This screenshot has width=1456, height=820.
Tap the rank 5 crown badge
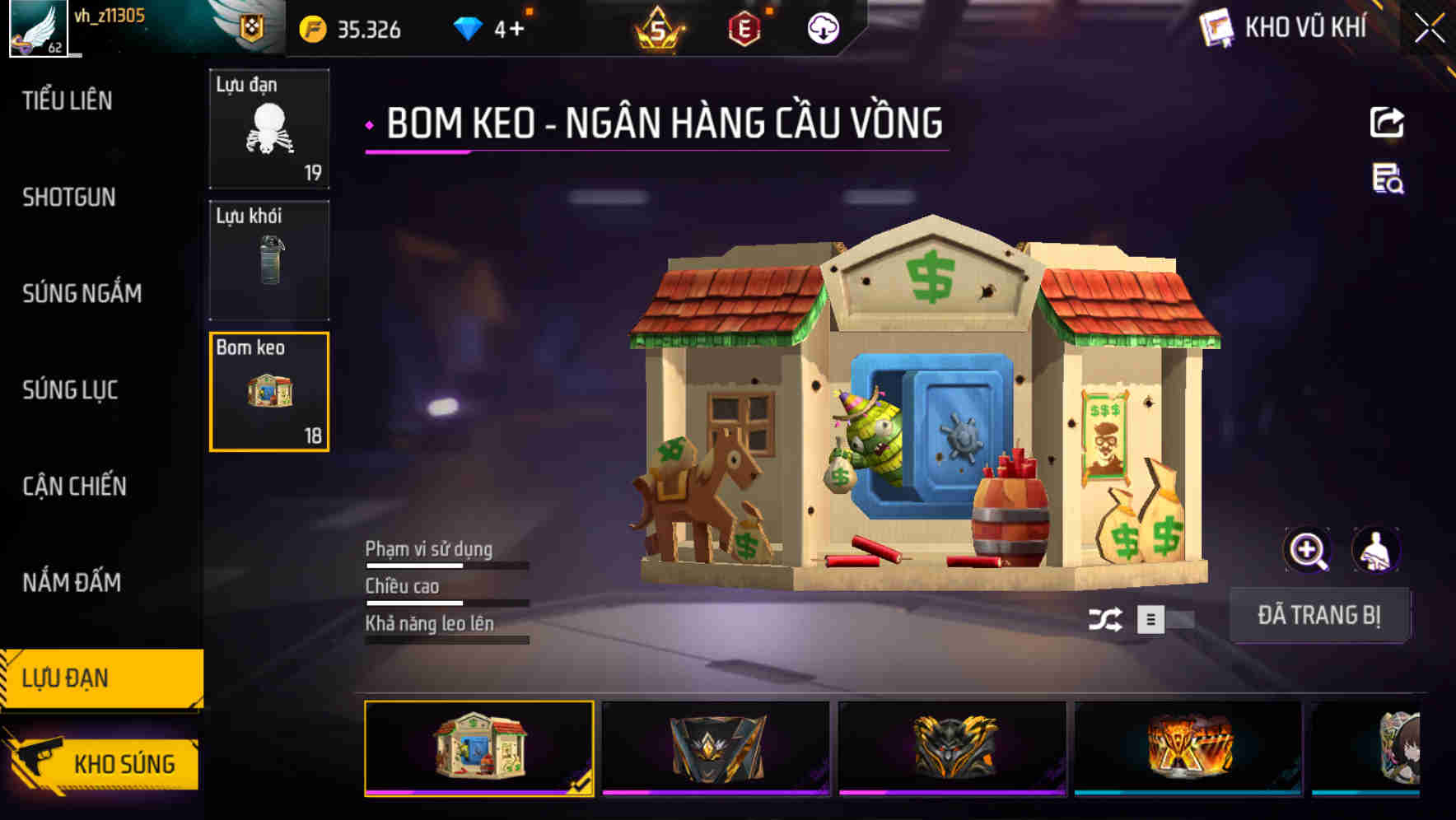[x=659, y=27]
